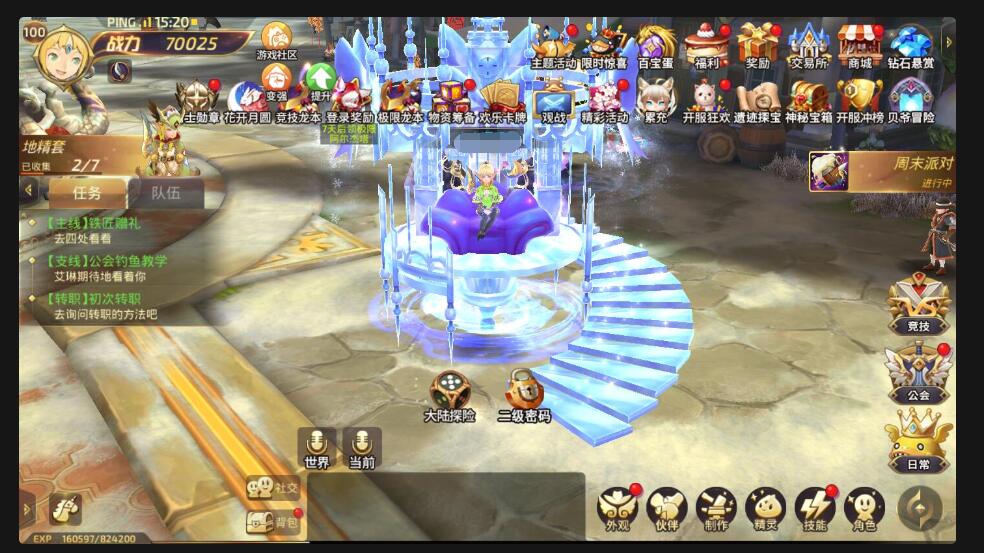984x553 pixels.
Task: Open the 技能 skills menu
Action: coord(815,508)
